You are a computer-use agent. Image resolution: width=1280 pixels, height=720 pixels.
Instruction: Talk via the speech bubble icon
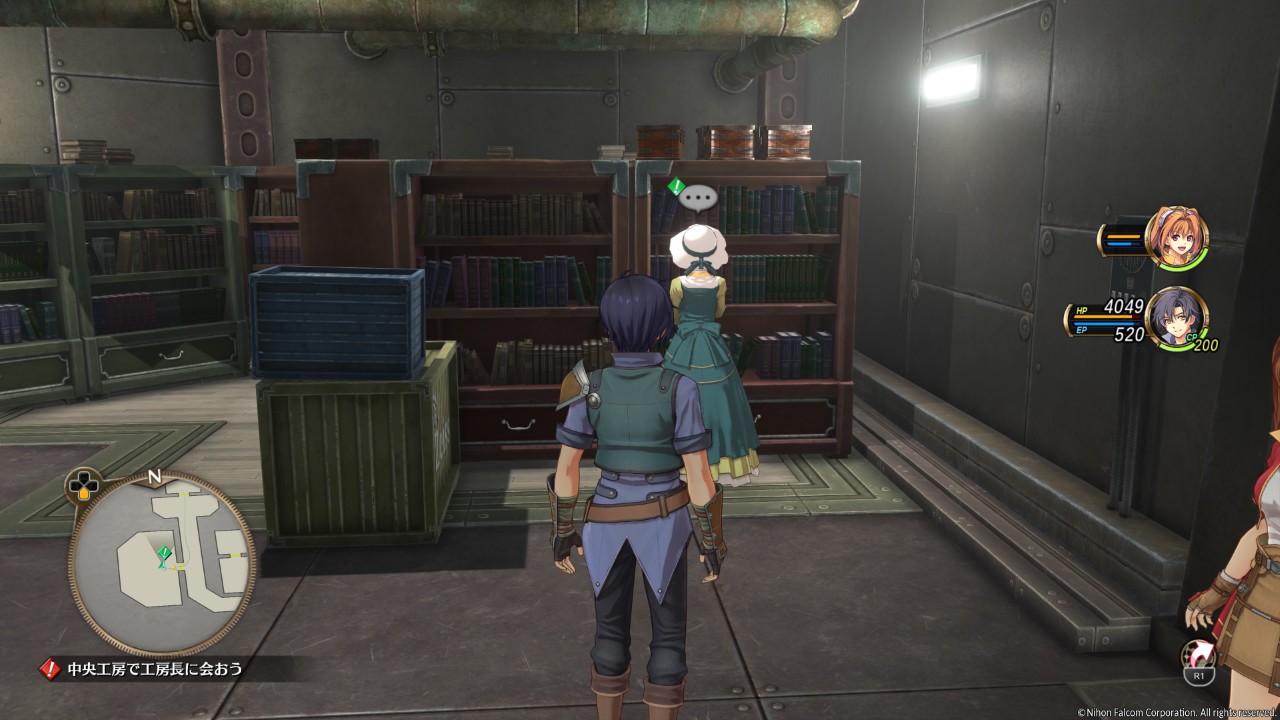pyautogui.click(x=699, y=199)
